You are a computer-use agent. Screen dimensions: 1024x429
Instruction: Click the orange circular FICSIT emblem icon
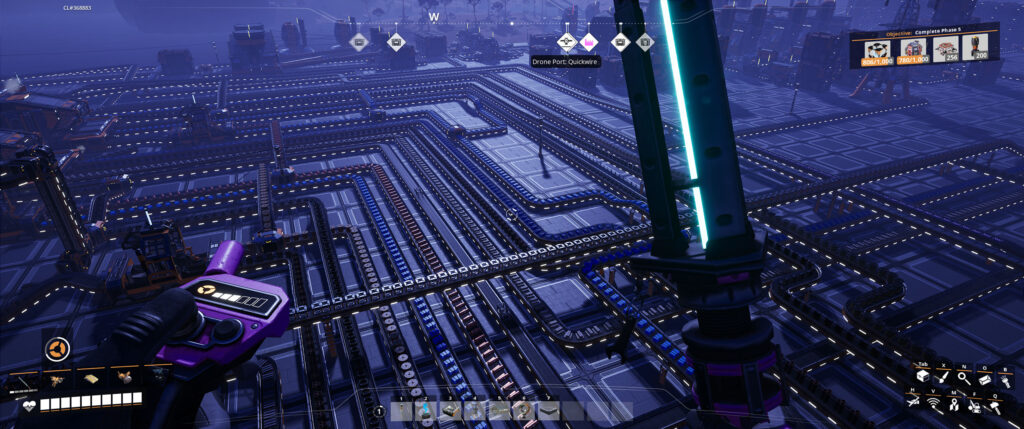pos(56,349)
